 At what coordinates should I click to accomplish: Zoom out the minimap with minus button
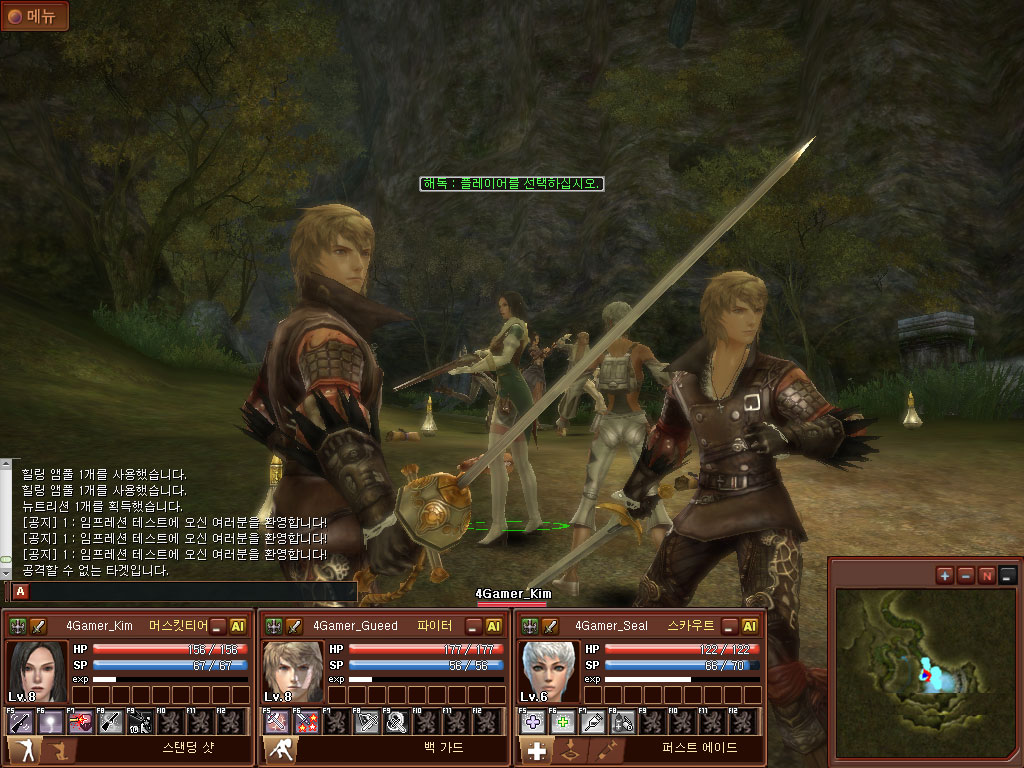tap(966, 575)
